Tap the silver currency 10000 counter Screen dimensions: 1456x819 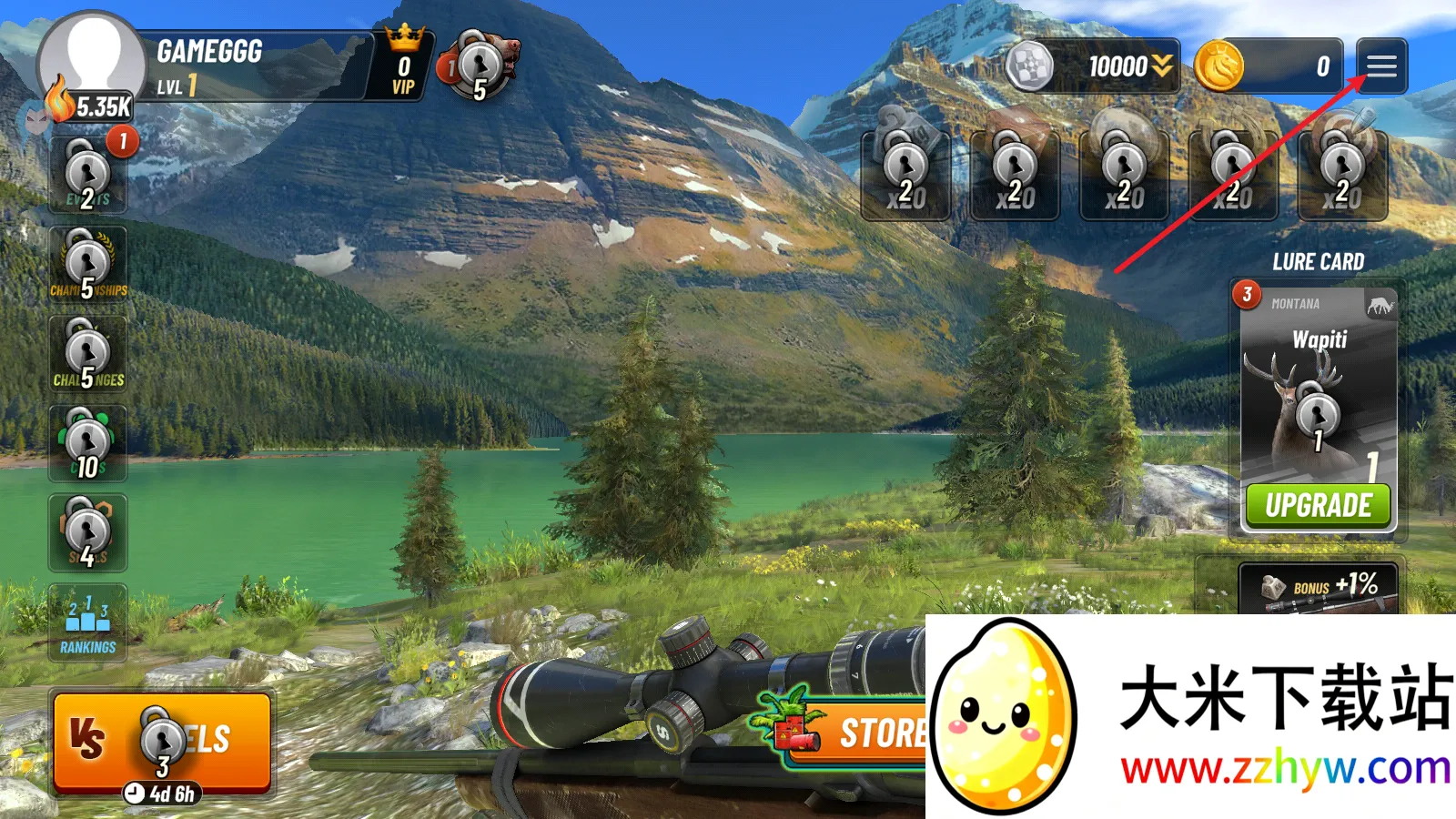coord(1094,66)
